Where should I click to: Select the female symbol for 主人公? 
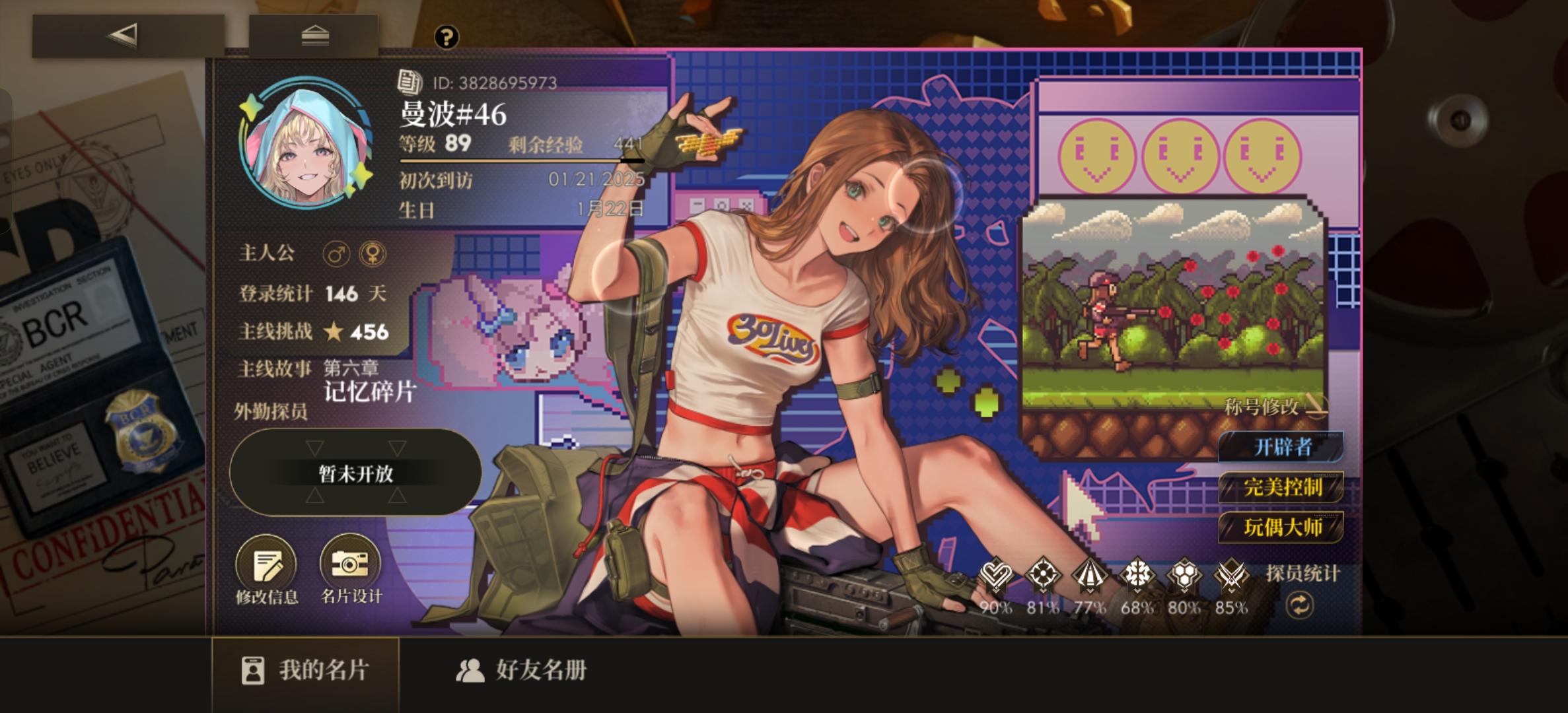point(373,254)
